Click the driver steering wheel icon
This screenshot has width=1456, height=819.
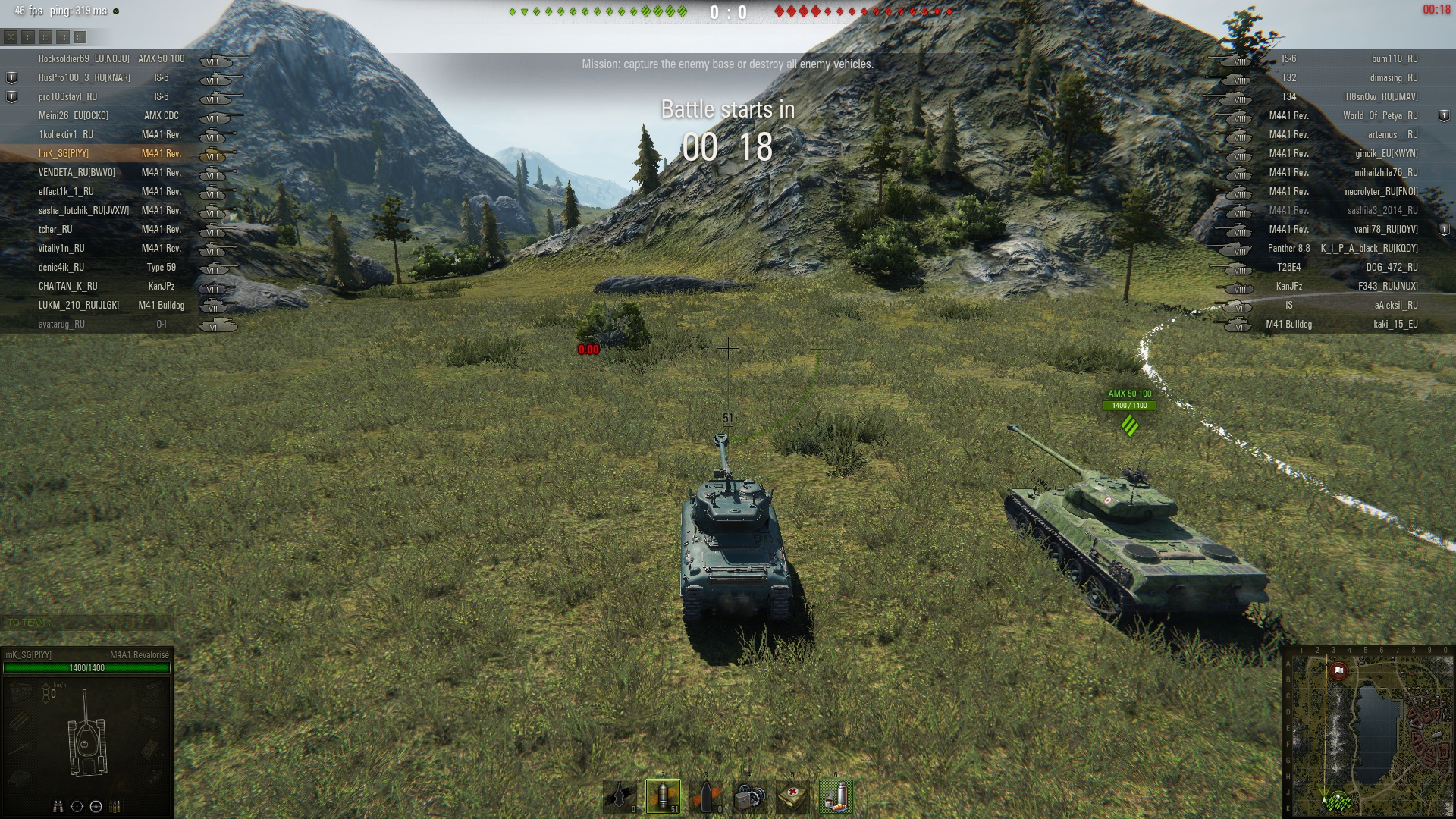pos(96,806)
